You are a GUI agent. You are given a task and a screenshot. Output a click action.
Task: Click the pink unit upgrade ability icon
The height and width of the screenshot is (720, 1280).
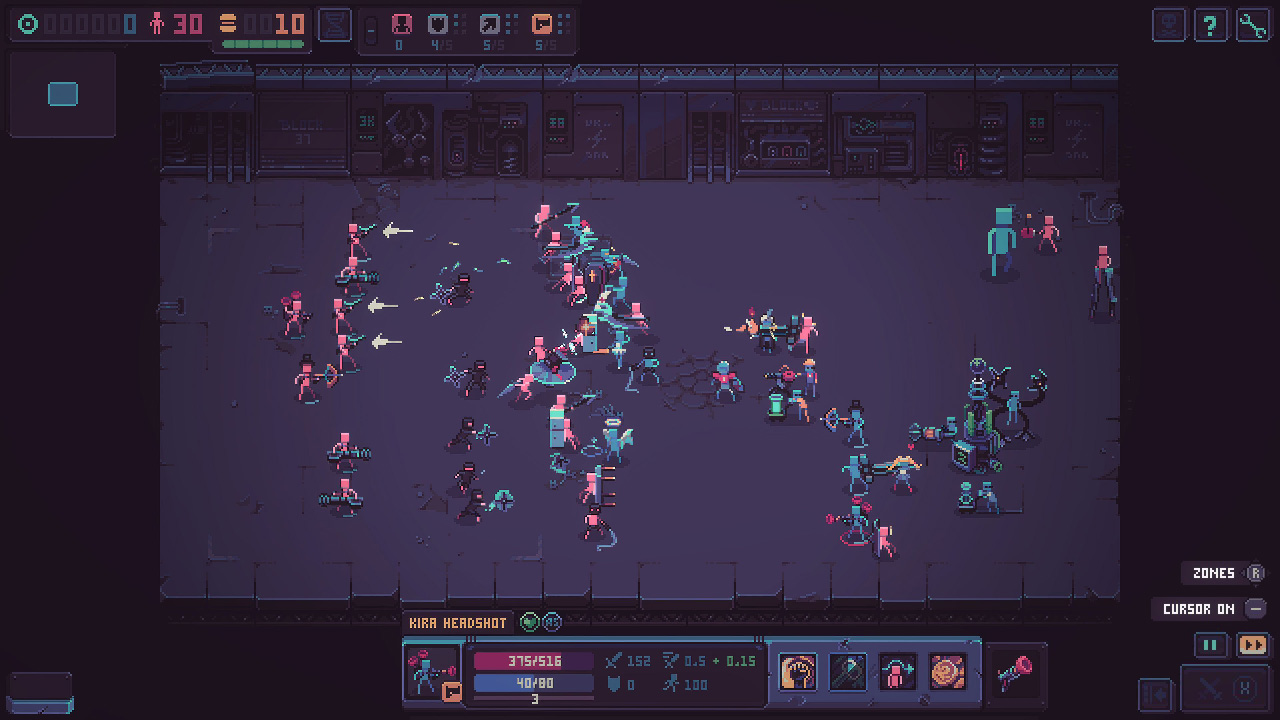897,672
